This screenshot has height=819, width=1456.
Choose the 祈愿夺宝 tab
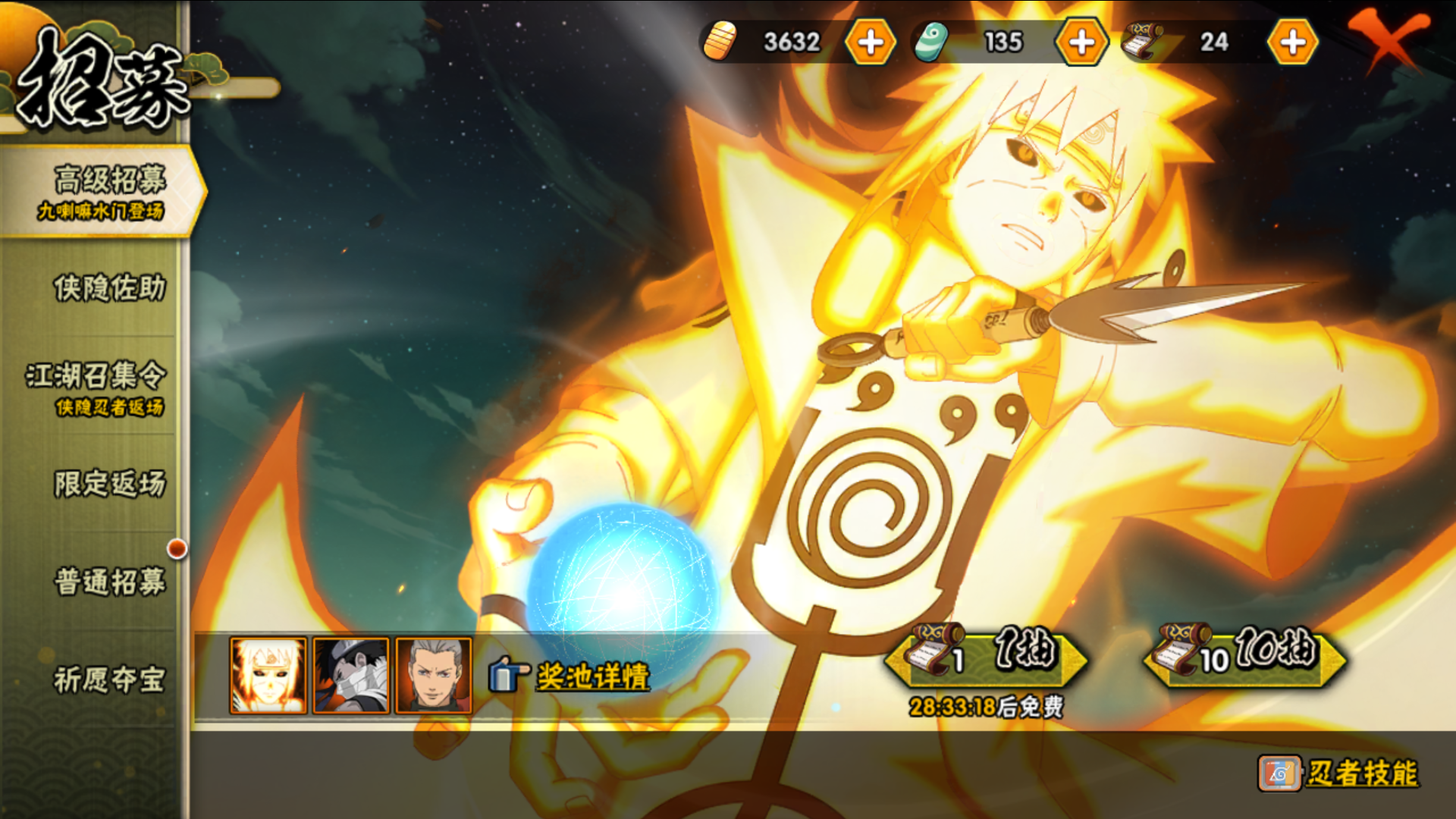coord(108,680)
